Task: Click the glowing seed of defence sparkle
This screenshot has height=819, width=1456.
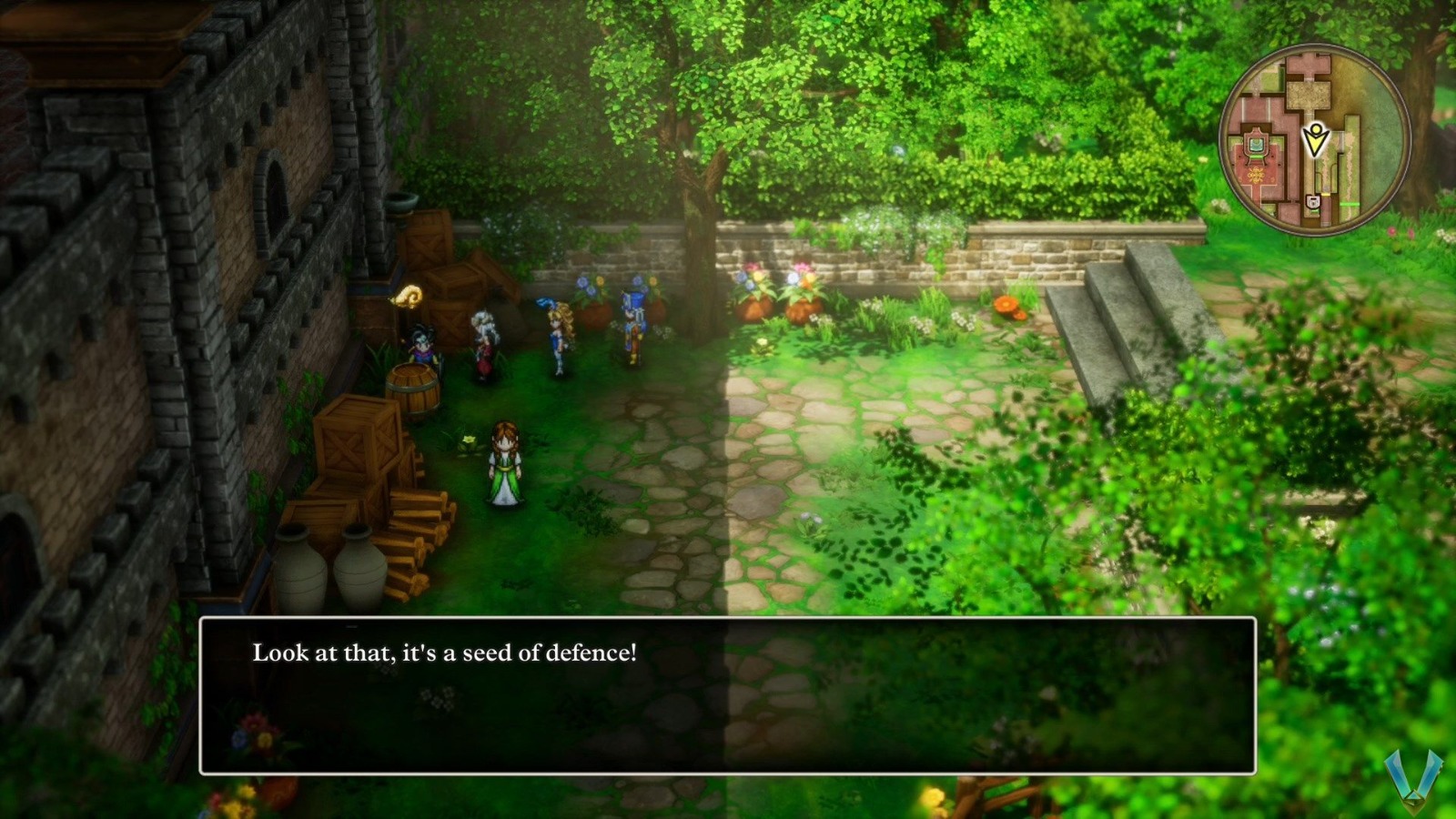Action: pos(470,441)
